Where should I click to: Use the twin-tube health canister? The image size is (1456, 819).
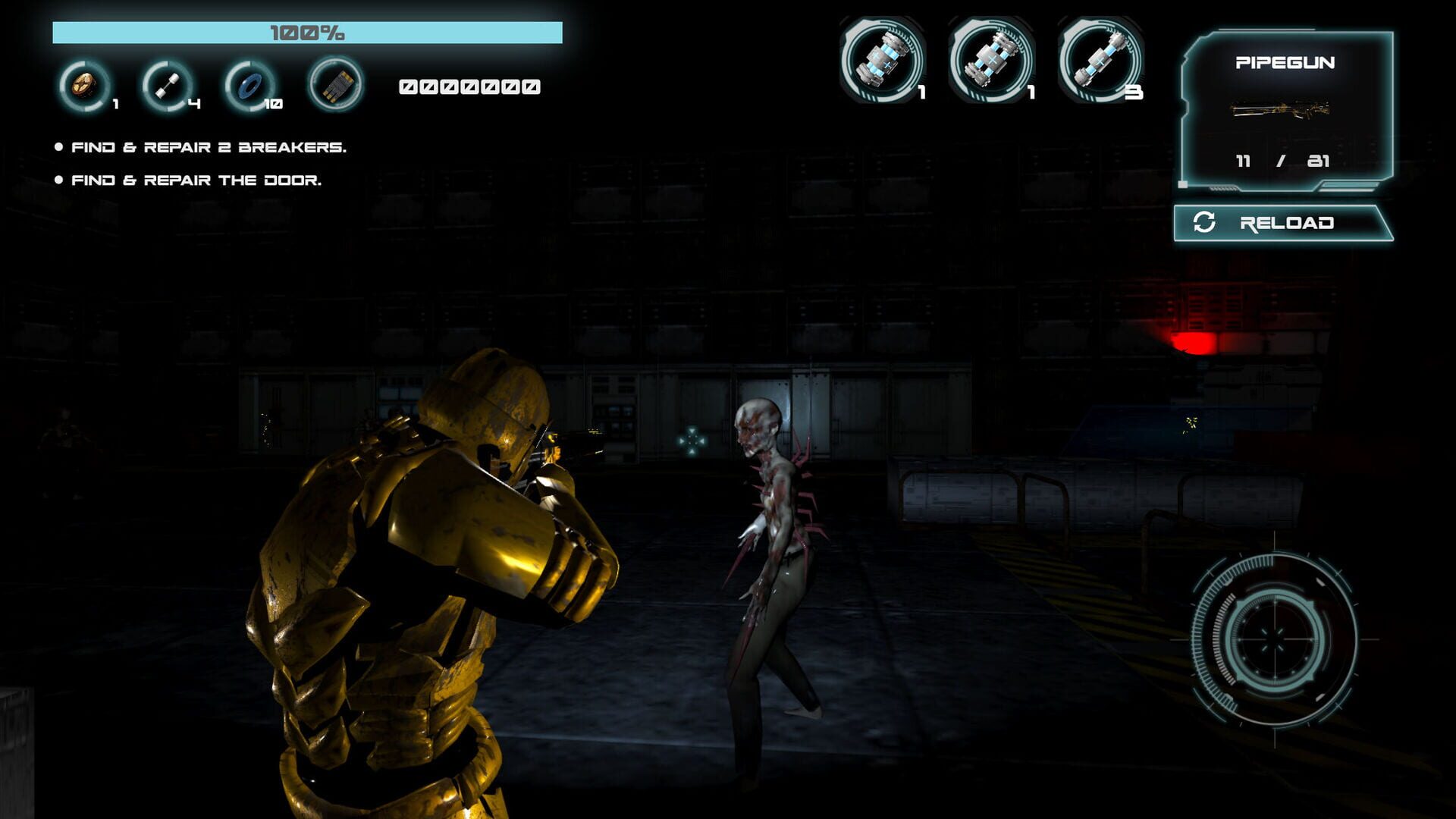990,59
